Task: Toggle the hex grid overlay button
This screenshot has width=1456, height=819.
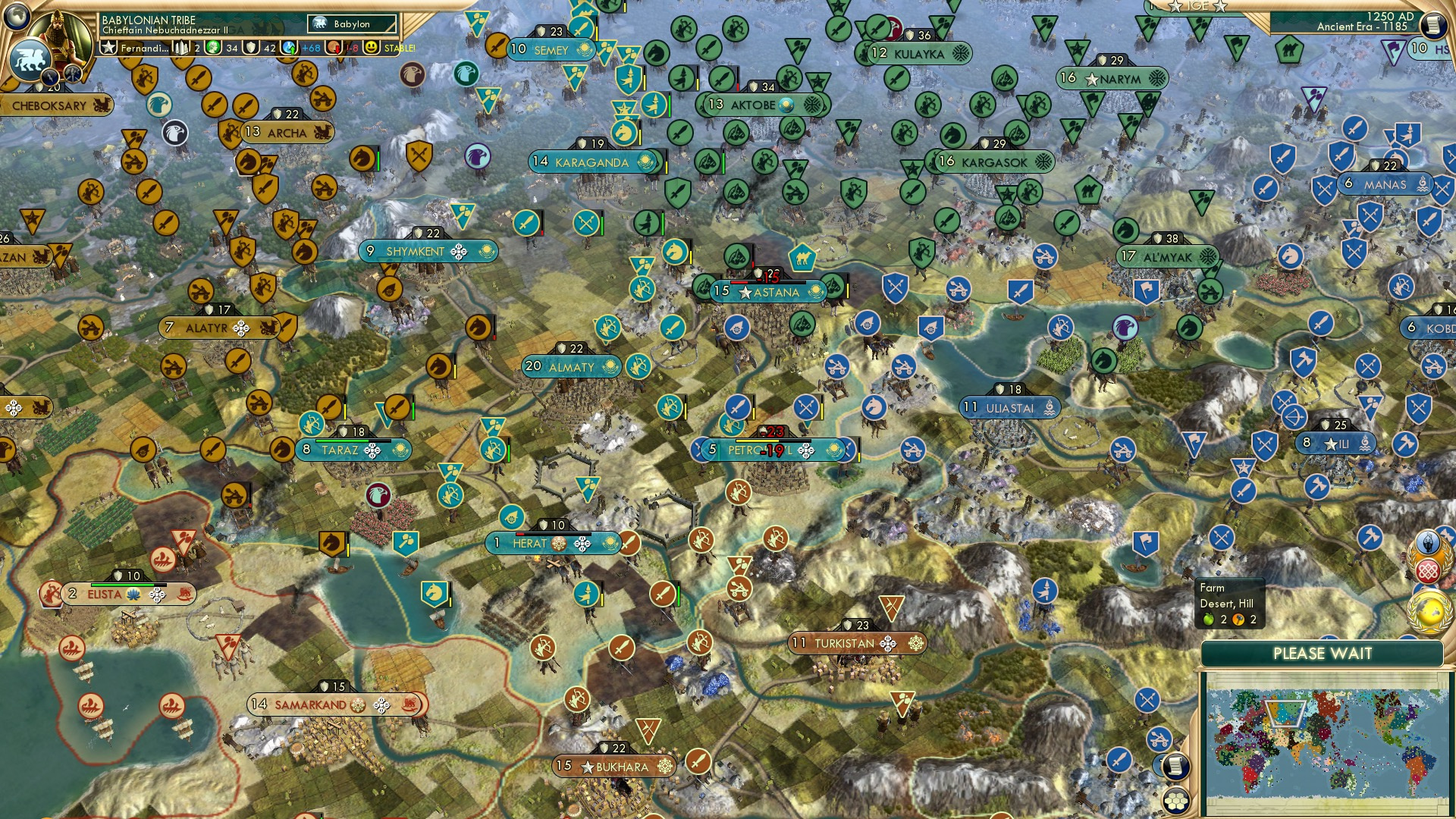Action: [1175, 802]
